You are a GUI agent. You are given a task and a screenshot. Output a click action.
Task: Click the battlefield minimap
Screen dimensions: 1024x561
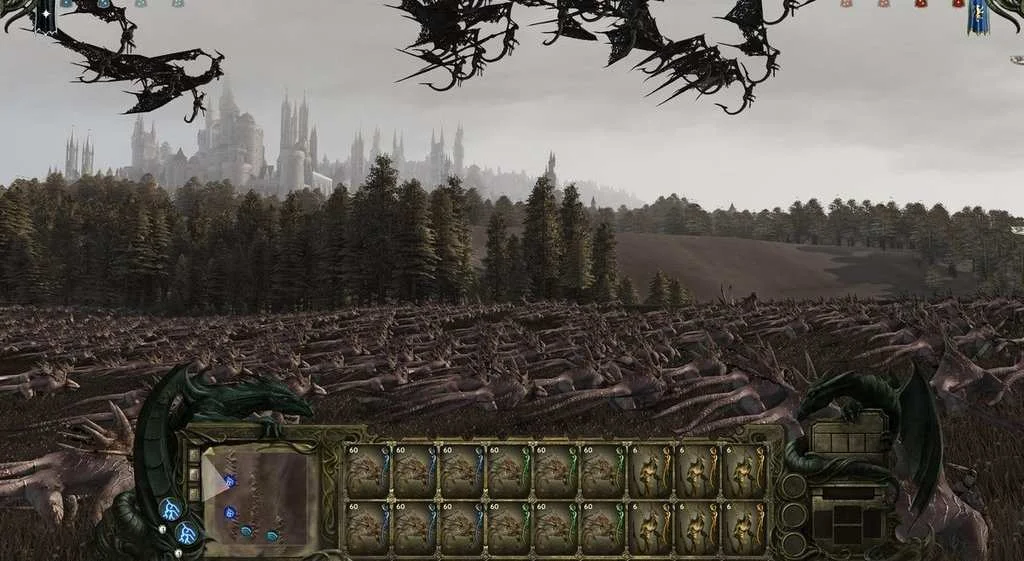pyautogui.click(x=260, y=497)
